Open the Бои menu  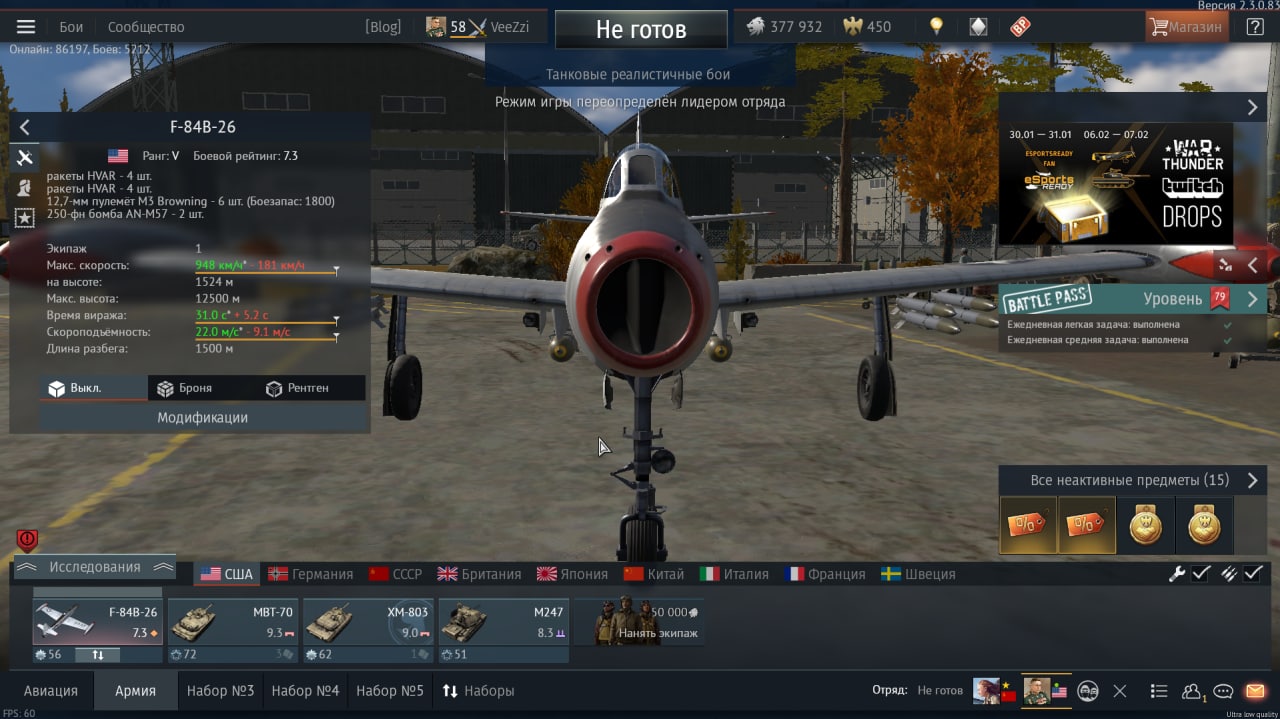click(71, 27)
